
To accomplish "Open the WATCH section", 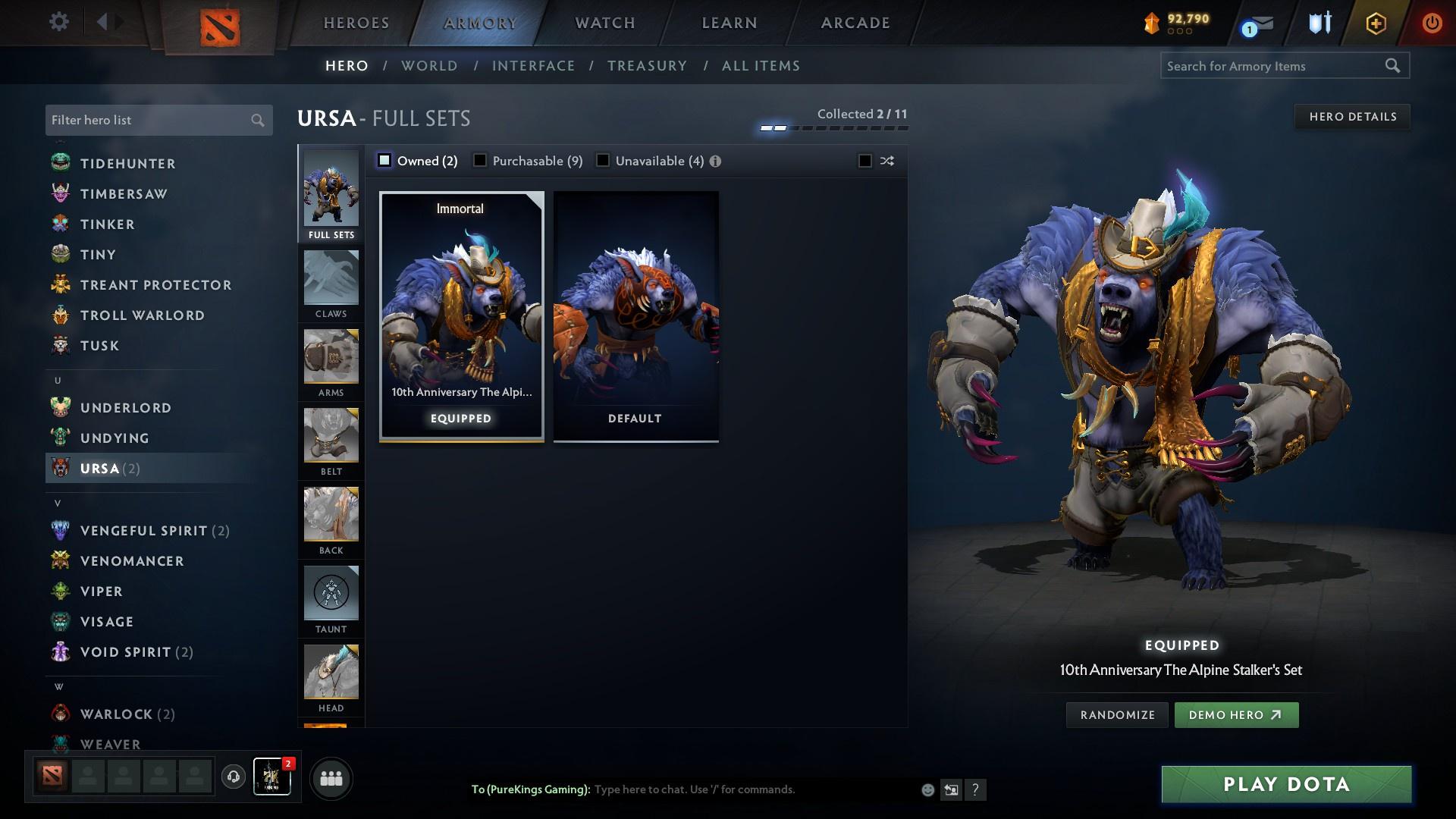I will click(603, 23).
